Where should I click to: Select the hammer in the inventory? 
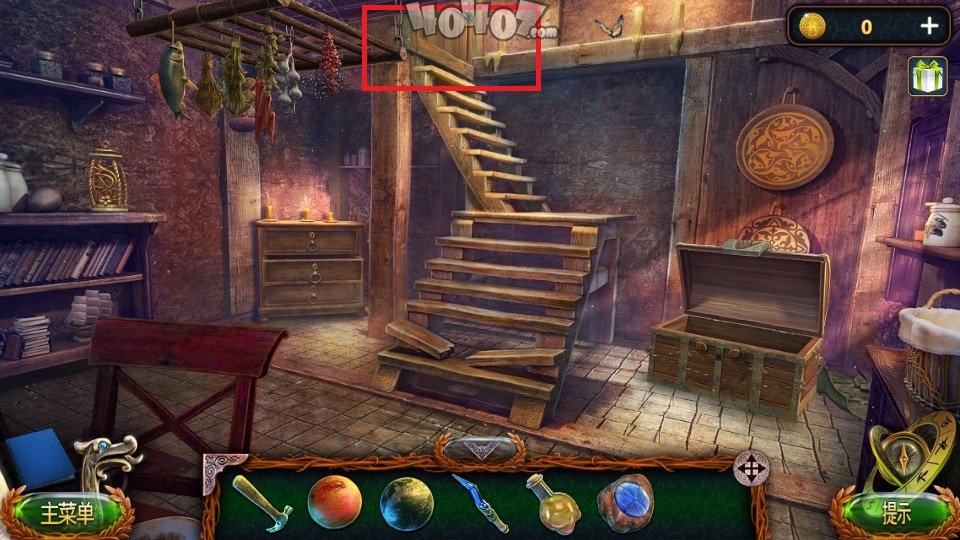pos(262,501)
